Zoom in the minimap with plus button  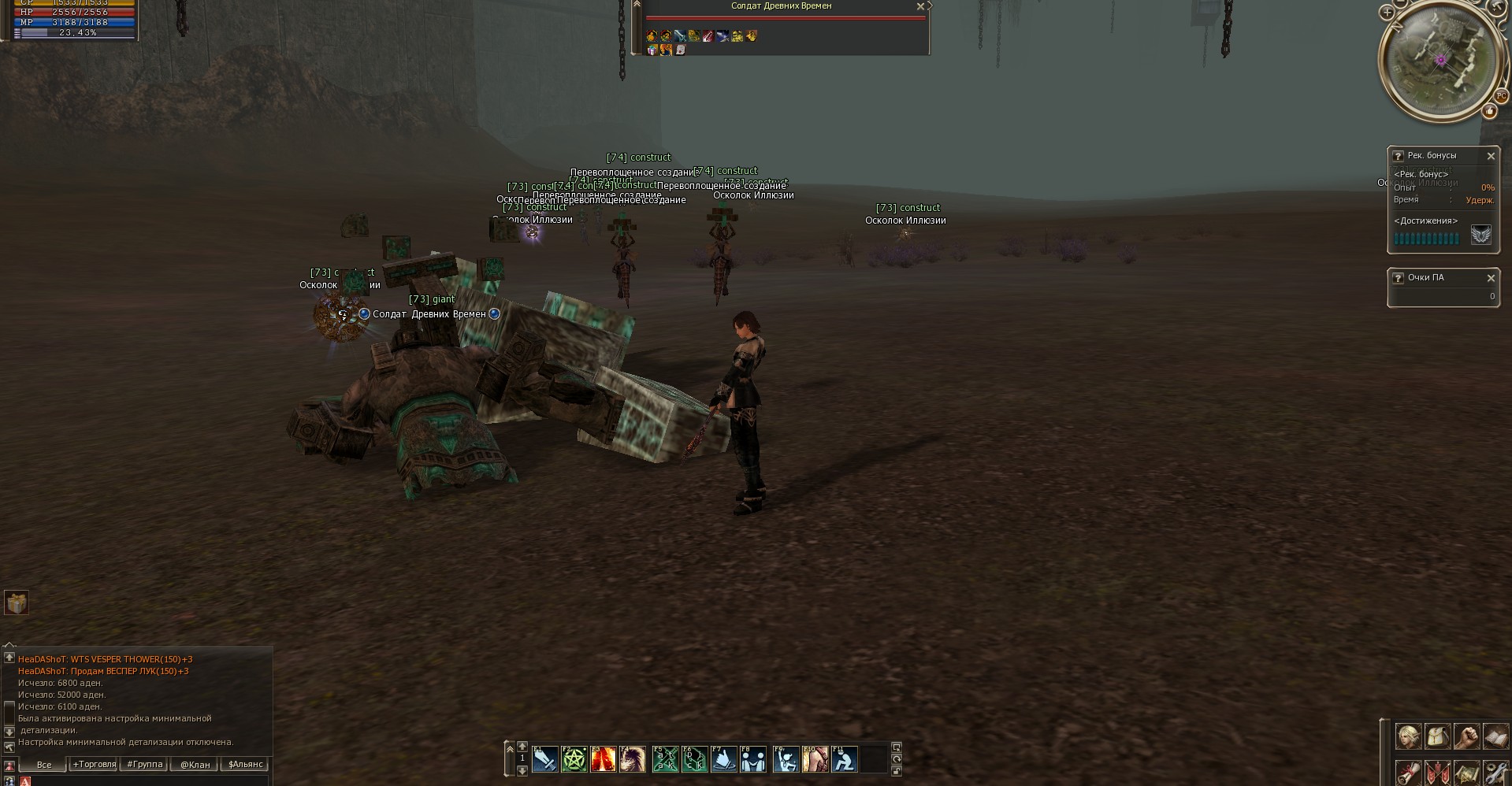click(x=1388, y=13)
